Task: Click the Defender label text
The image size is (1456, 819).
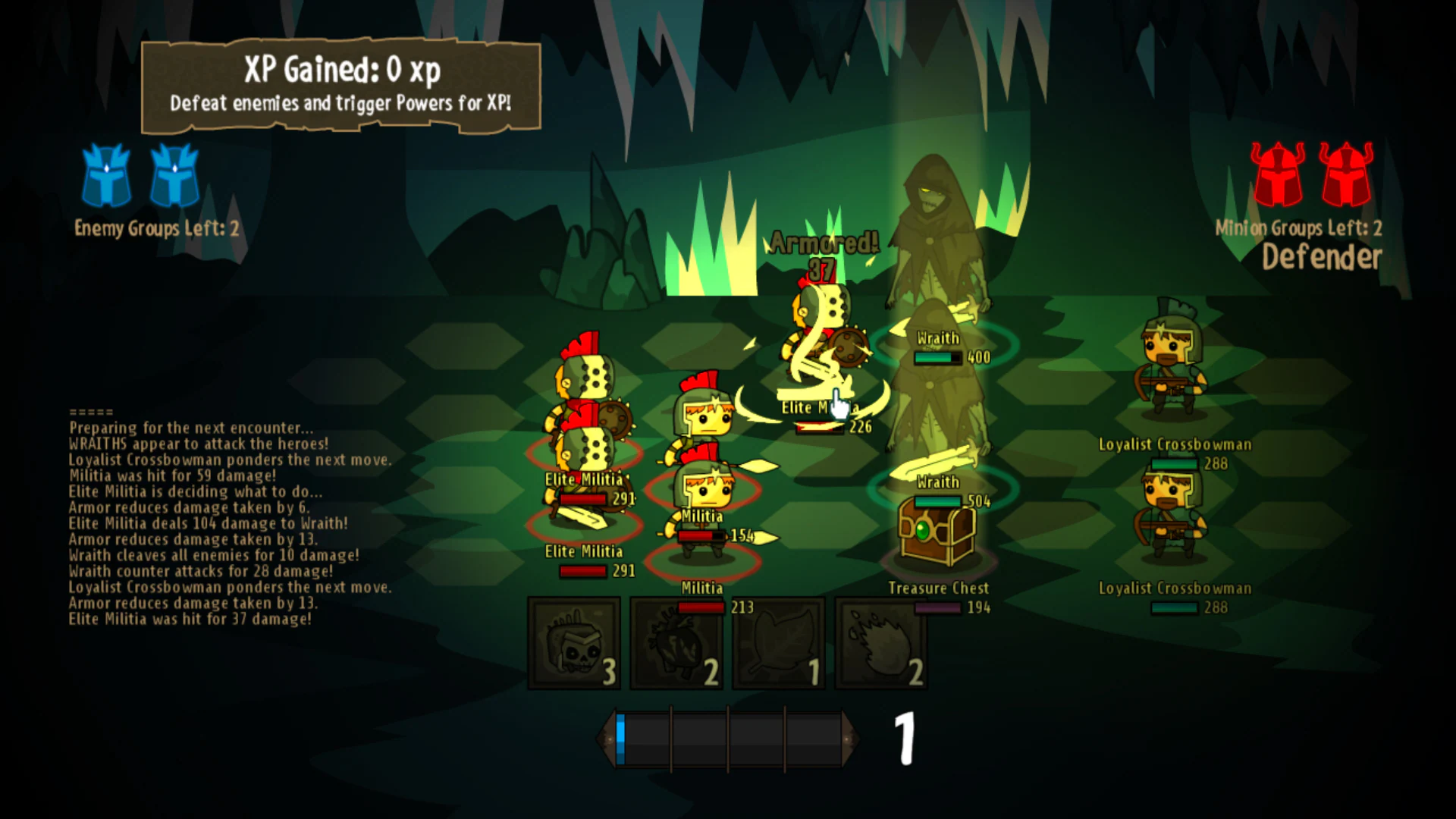Action: click(1323, 256)
